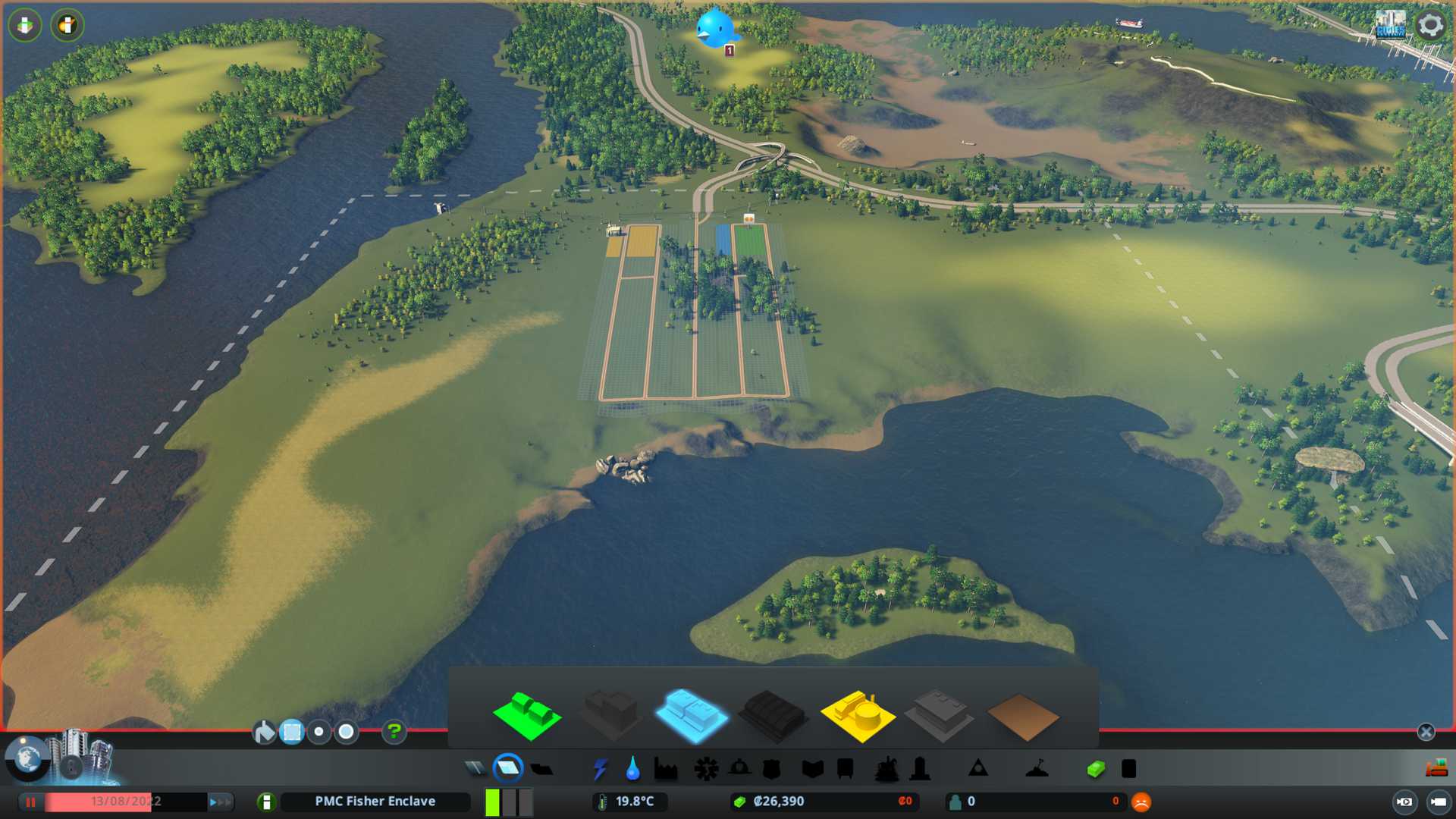Screen dimensions: 1456x819
Task: Select the green low density residential zone
Action: (x=527, y=715)
